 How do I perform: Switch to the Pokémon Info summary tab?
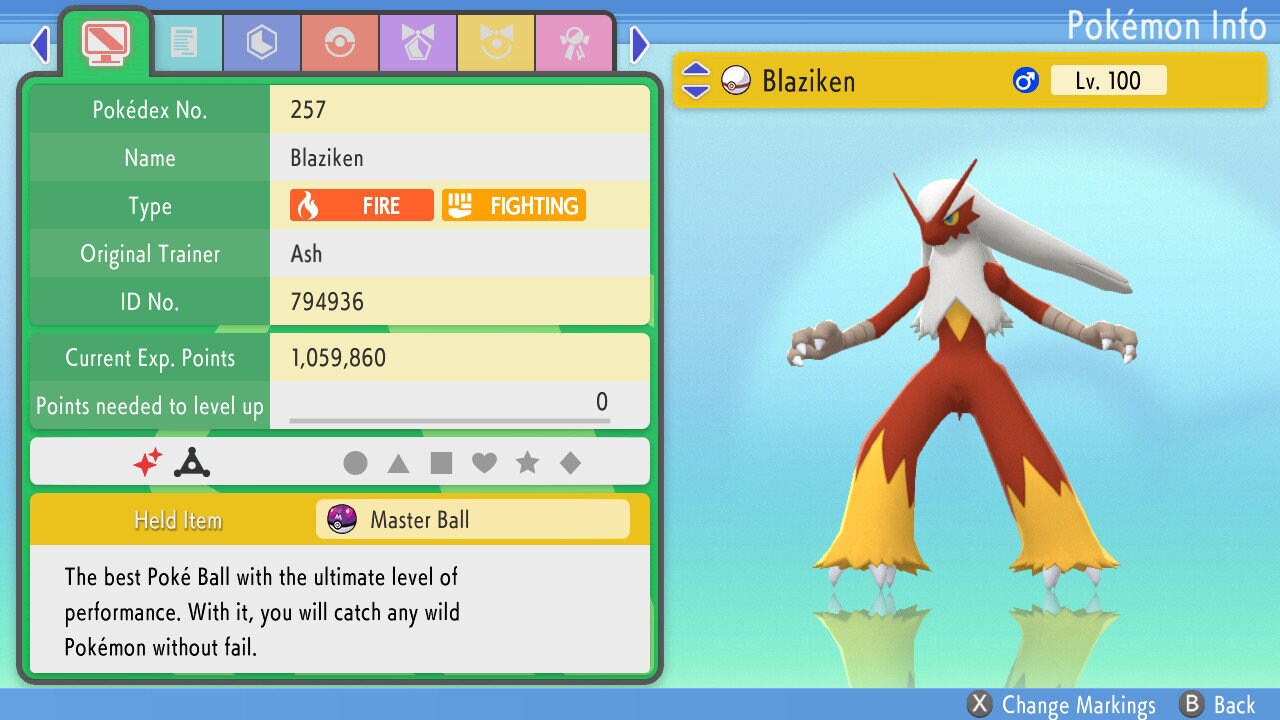click(x=105, y=42)
